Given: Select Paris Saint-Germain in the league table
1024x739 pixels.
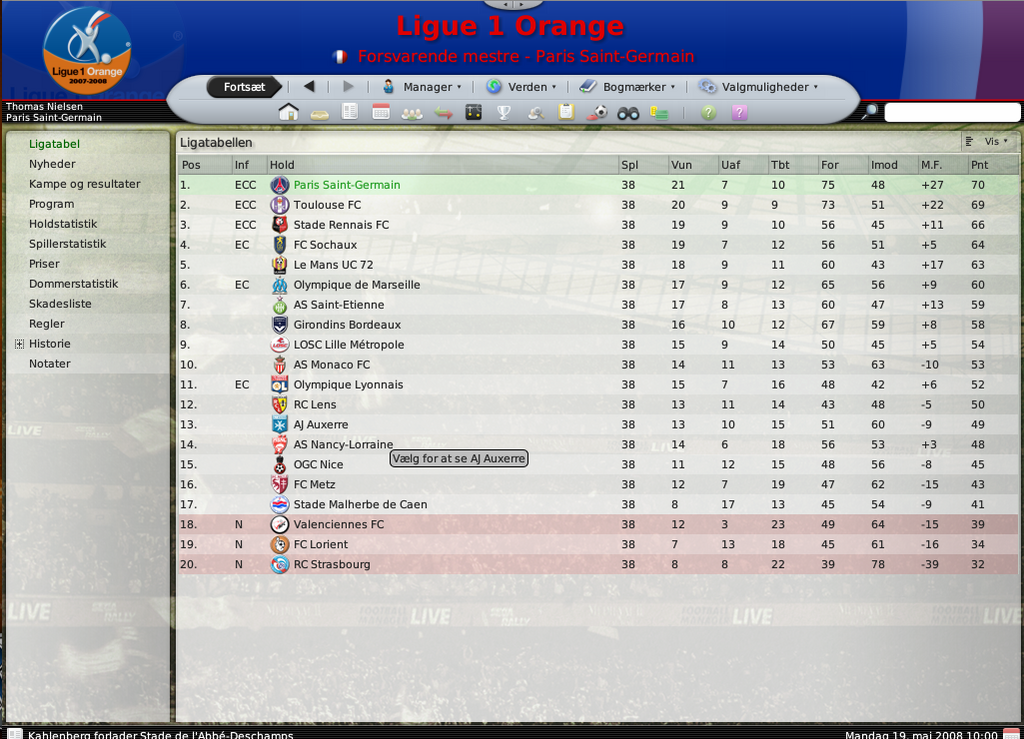Looking at the screenshot, I should coord(346,185).
